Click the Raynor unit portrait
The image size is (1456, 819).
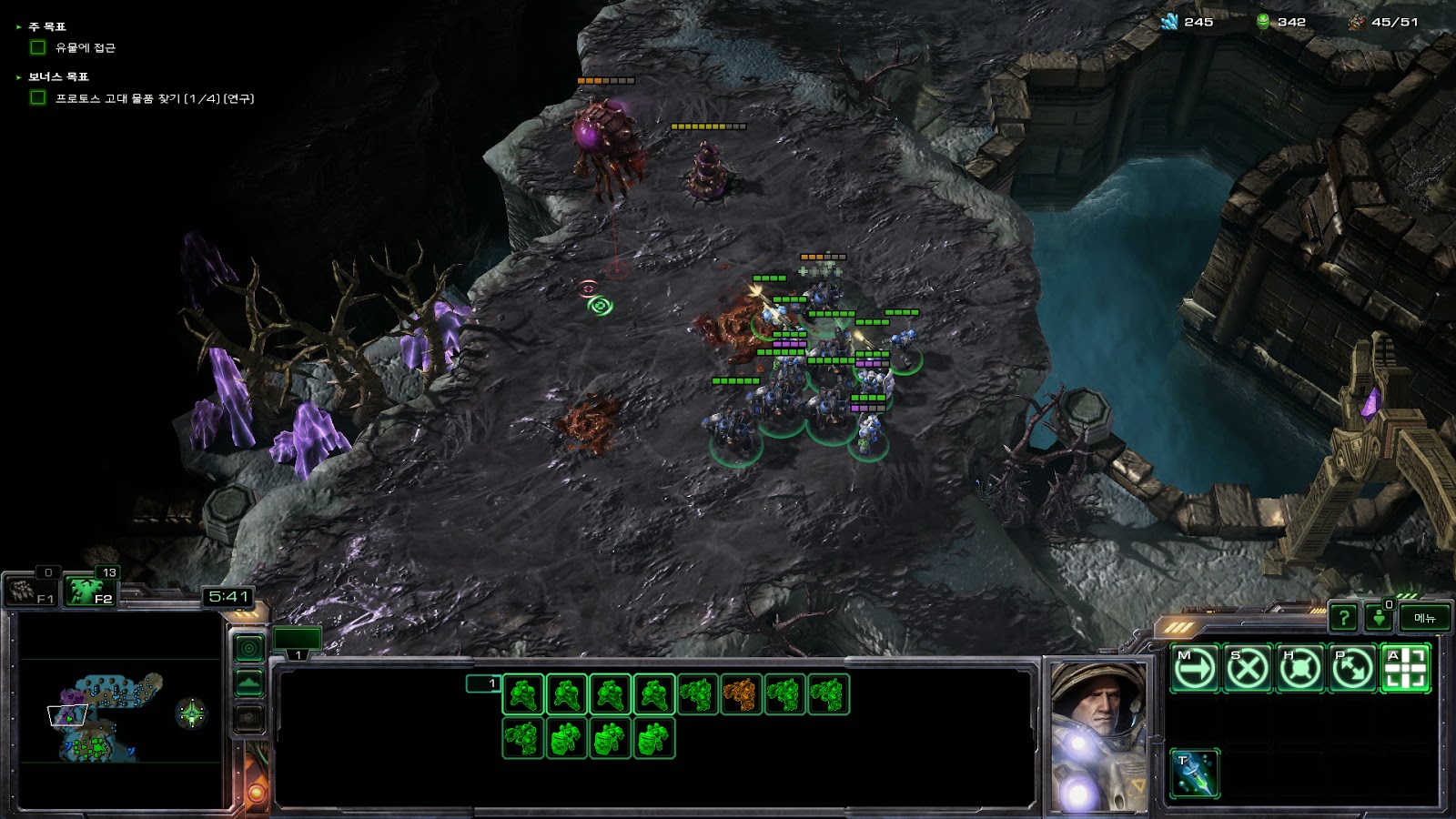click(1099, 735)
